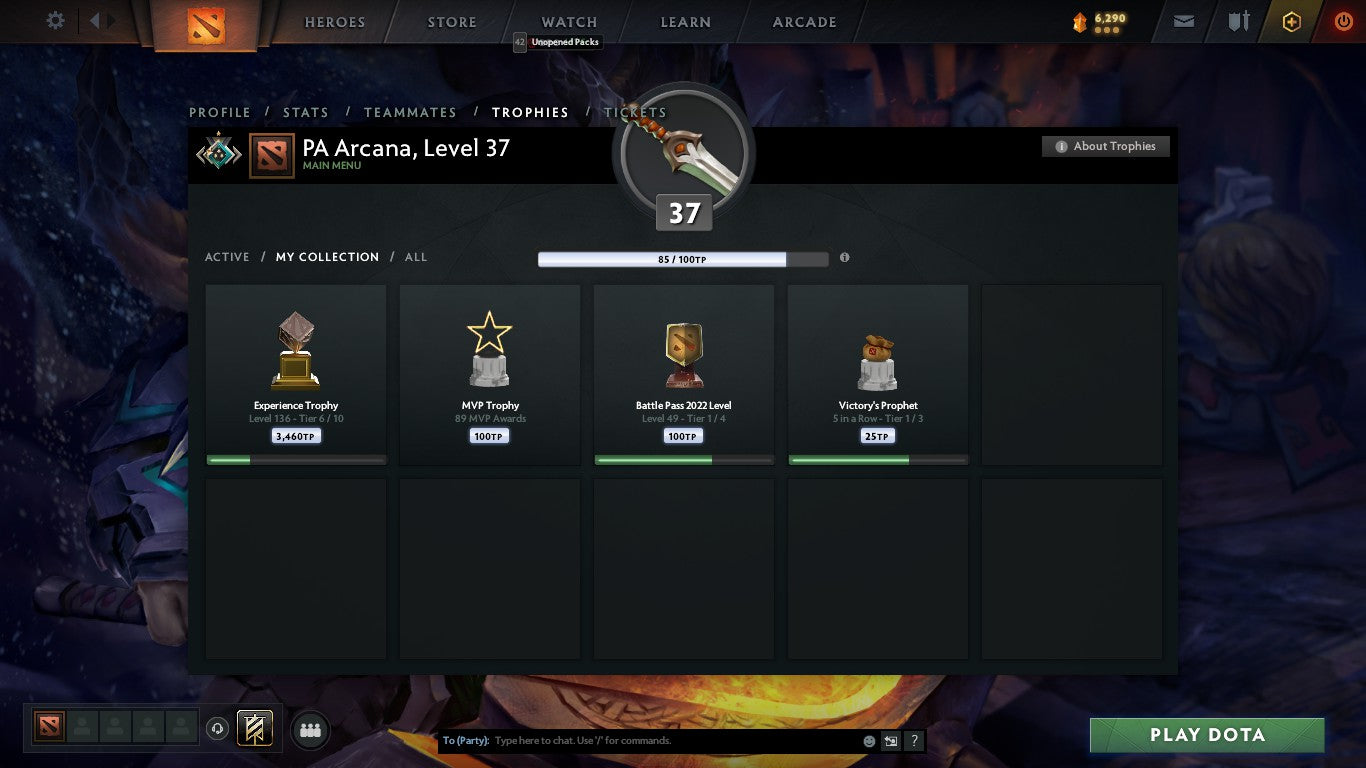Image resolution: width=1366 pixels, height=768 pixels.
Task: Toggle party voice chat with the headphone icon
Action: click(218, 729)
